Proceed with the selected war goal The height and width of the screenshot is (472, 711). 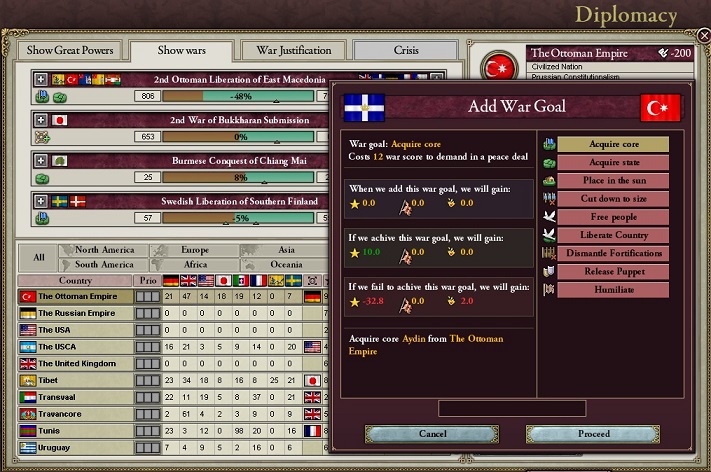[x=594, y=434]
